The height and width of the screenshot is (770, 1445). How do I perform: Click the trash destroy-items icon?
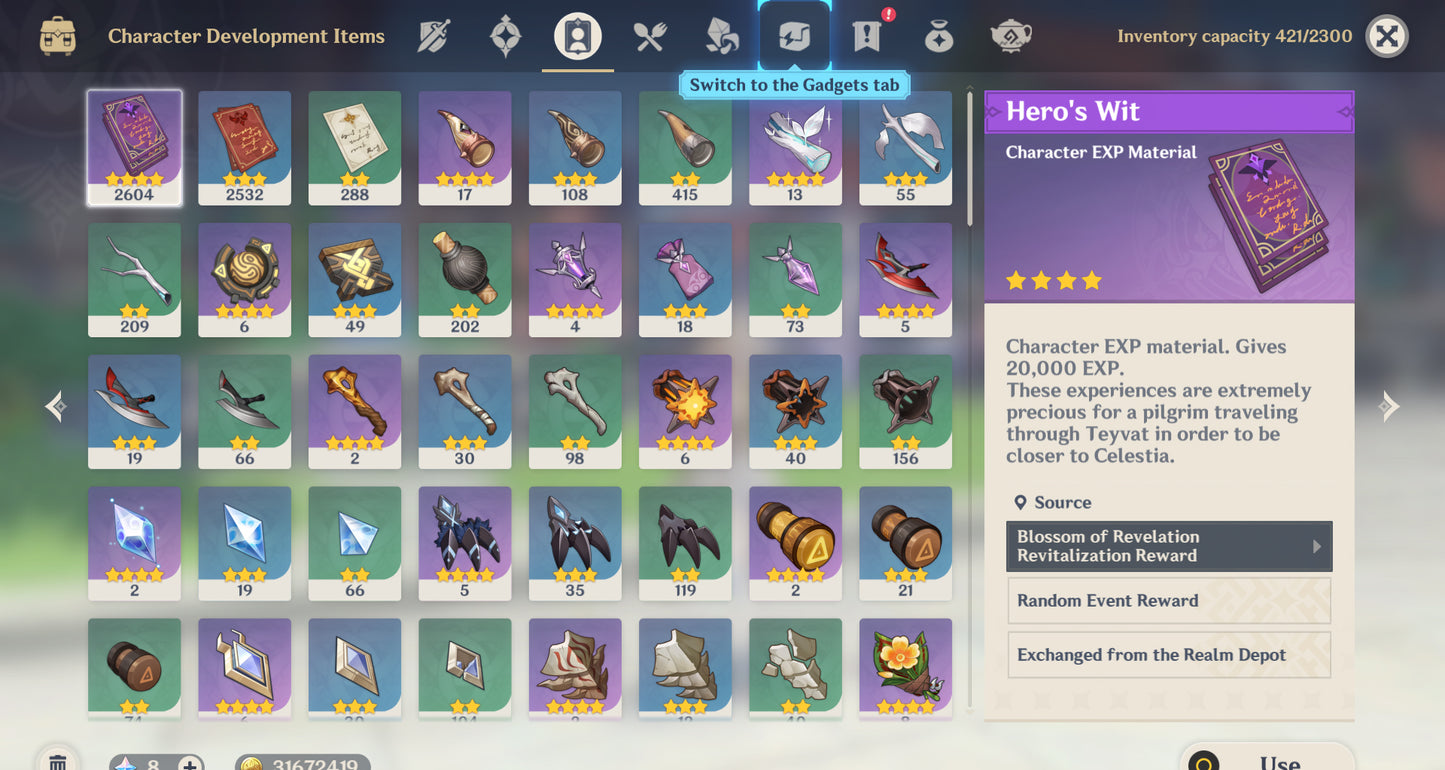[x=57, y=760]
